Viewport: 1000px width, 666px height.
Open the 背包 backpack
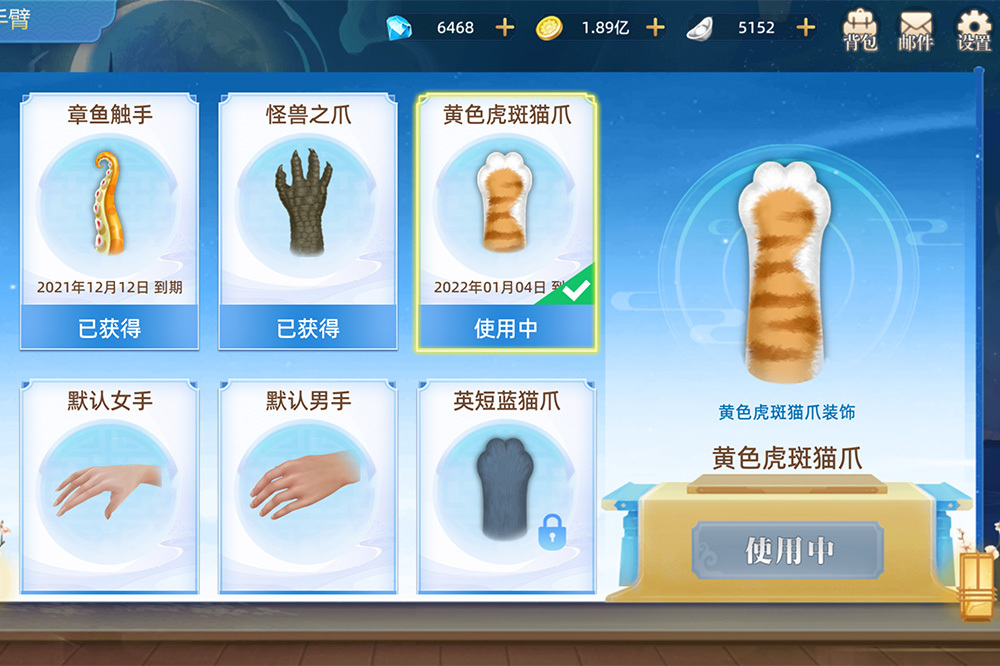(x=860, y=30)
